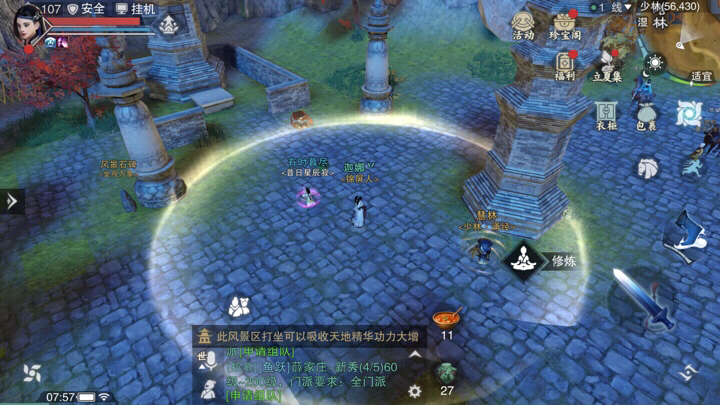Open the 包裹 inventory bag
Viewport: 720px width, 405px height.
(646, 115)
